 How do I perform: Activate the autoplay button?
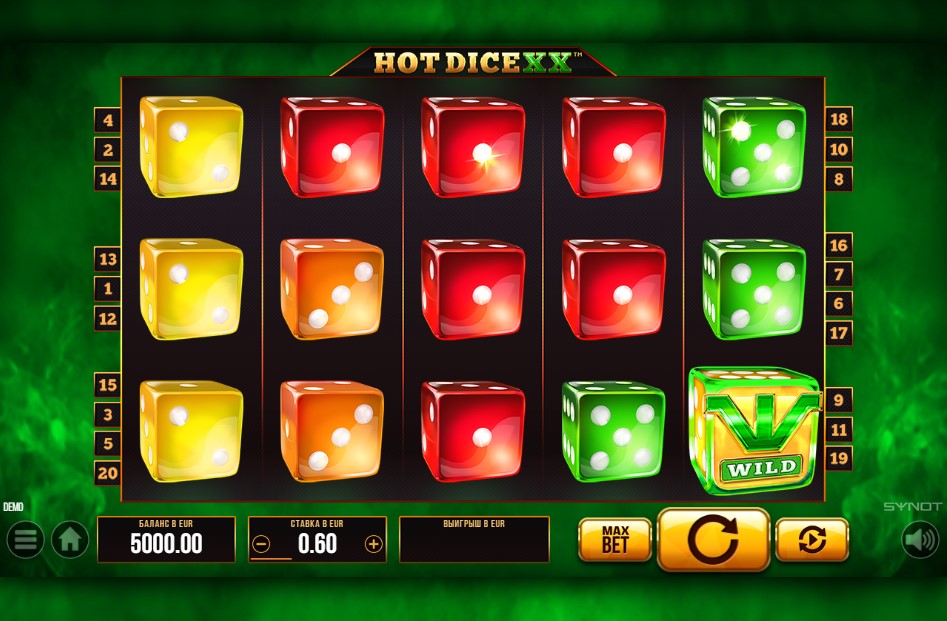pyautogui.click(x=812, y=540)
